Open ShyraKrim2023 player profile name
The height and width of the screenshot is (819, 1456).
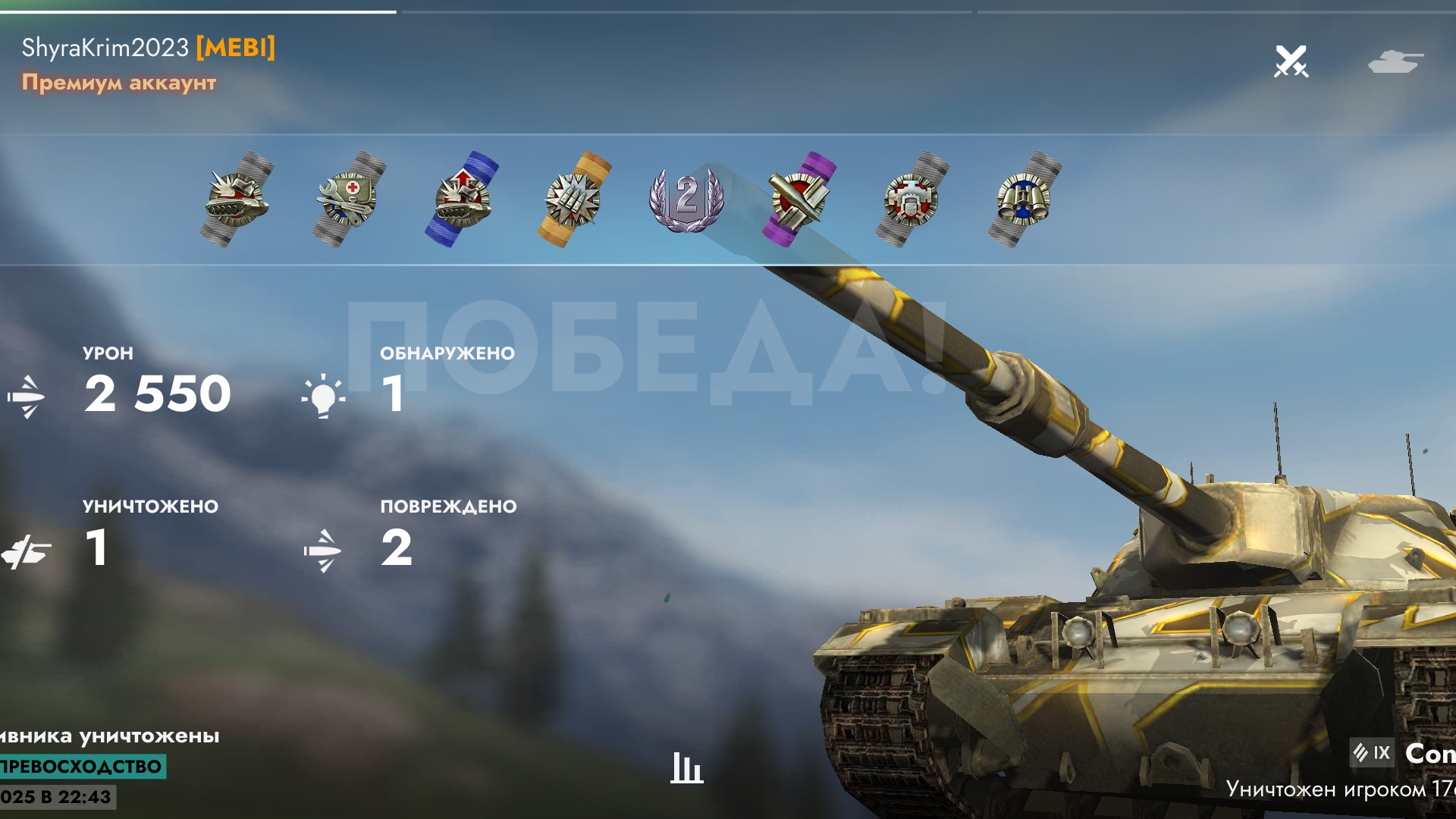(x=105, y=48)
